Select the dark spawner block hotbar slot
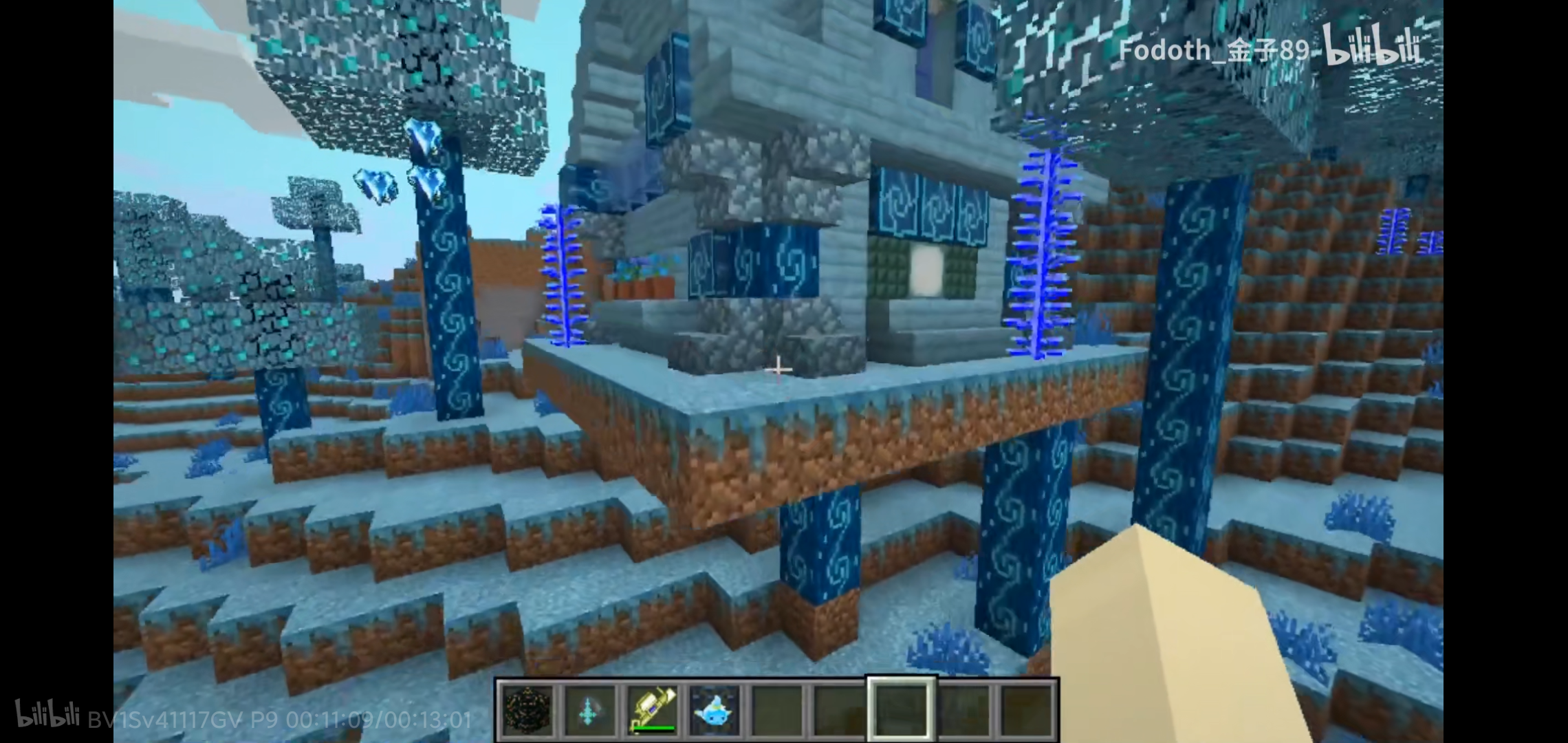Screen dimensions: 1568x743 [527, 711]
